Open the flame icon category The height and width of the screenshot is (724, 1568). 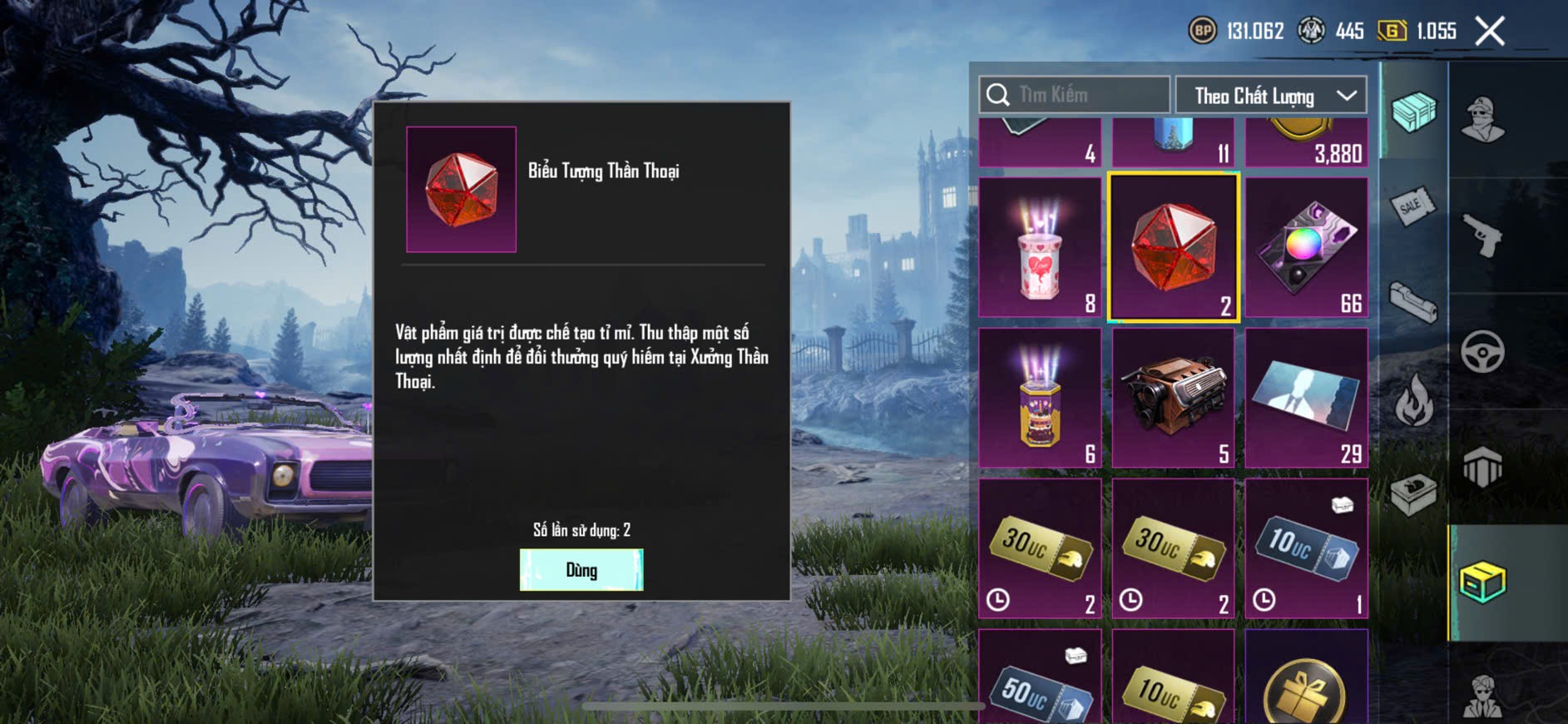1413,401
